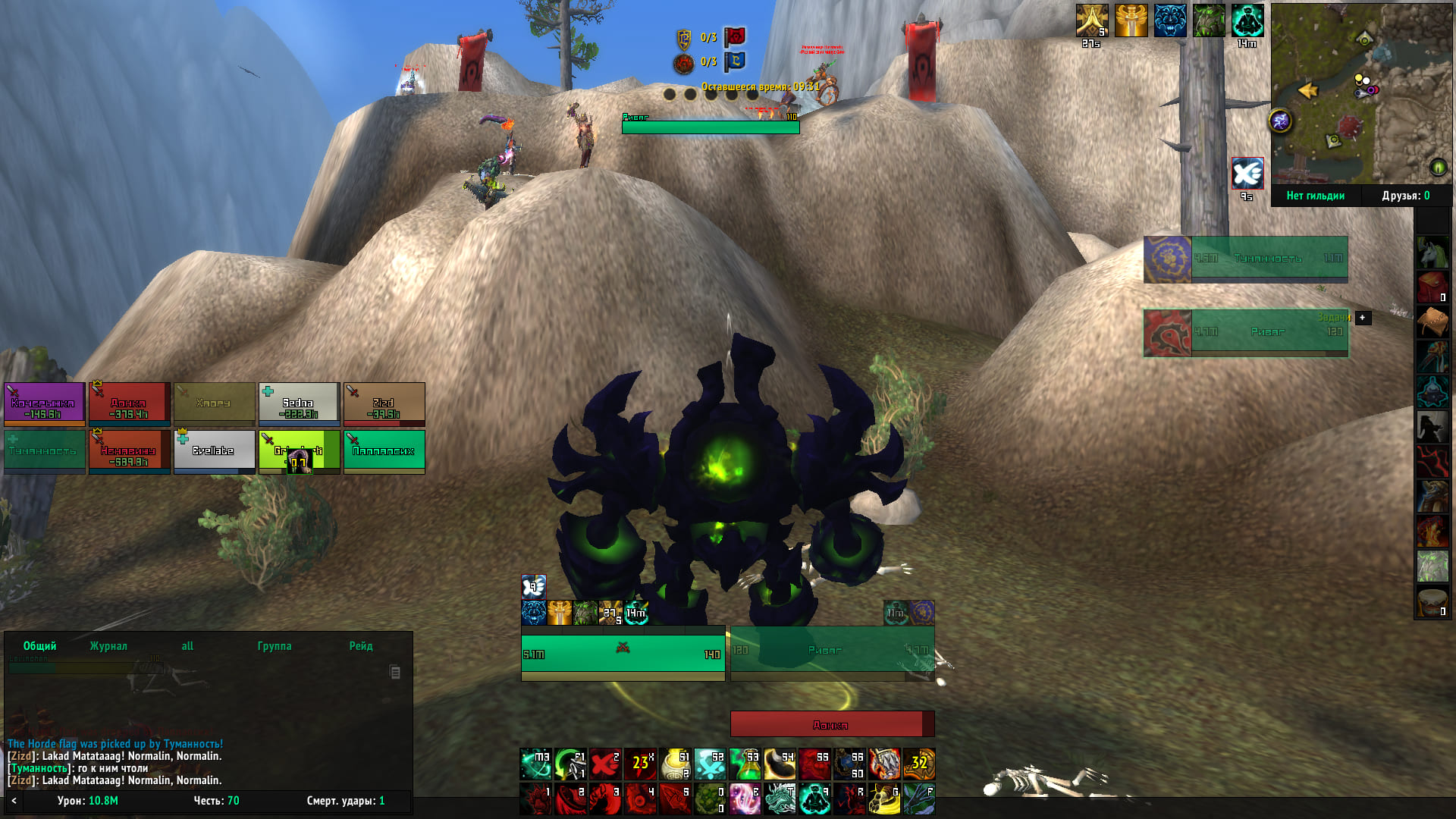
Task: Open the Нет гильдии guild panel
Action: pyautogui.click(x=1315, y=196)
